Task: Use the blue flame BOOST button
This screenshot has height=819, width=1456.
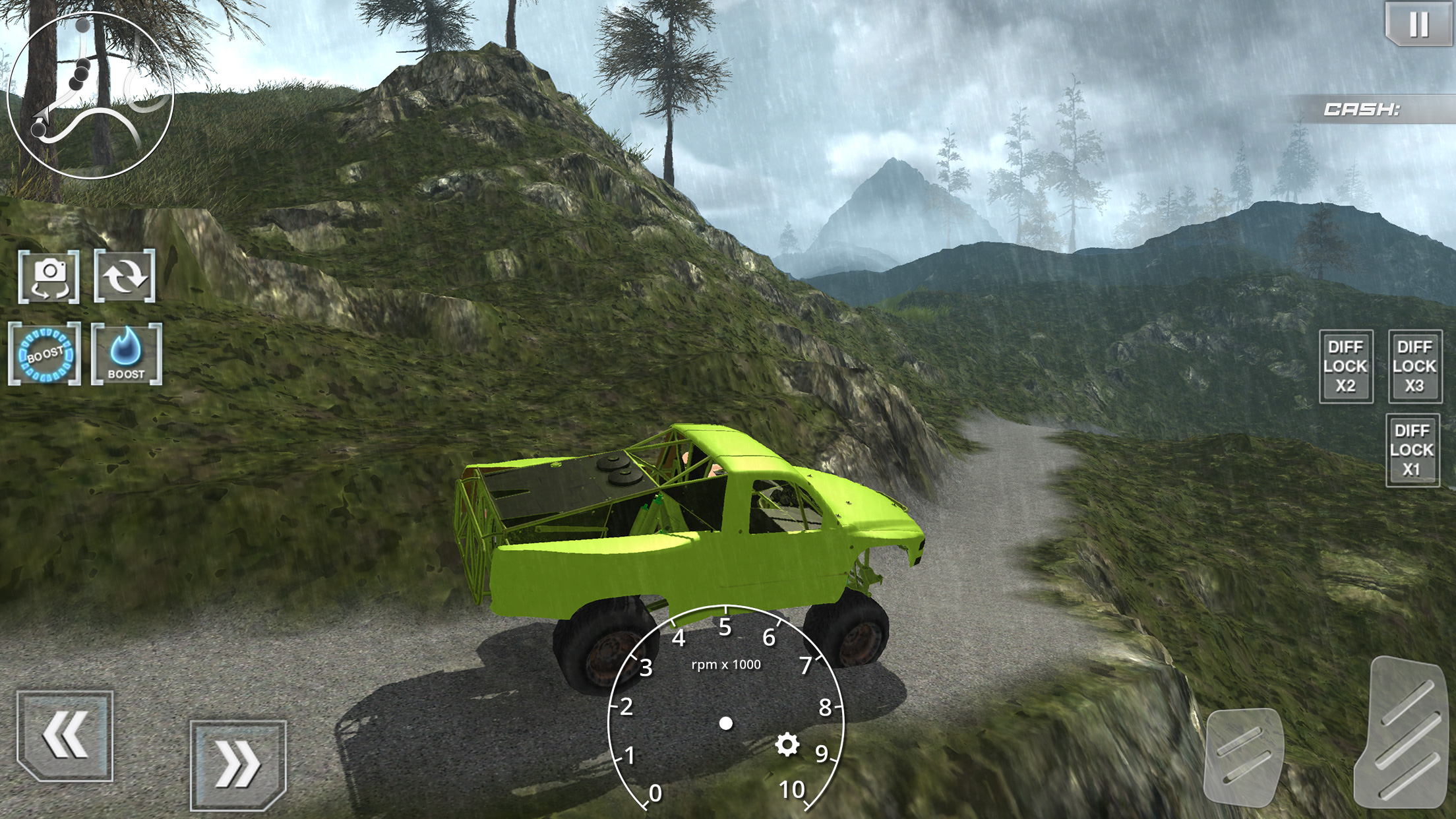Action: (x=126, y=355)
